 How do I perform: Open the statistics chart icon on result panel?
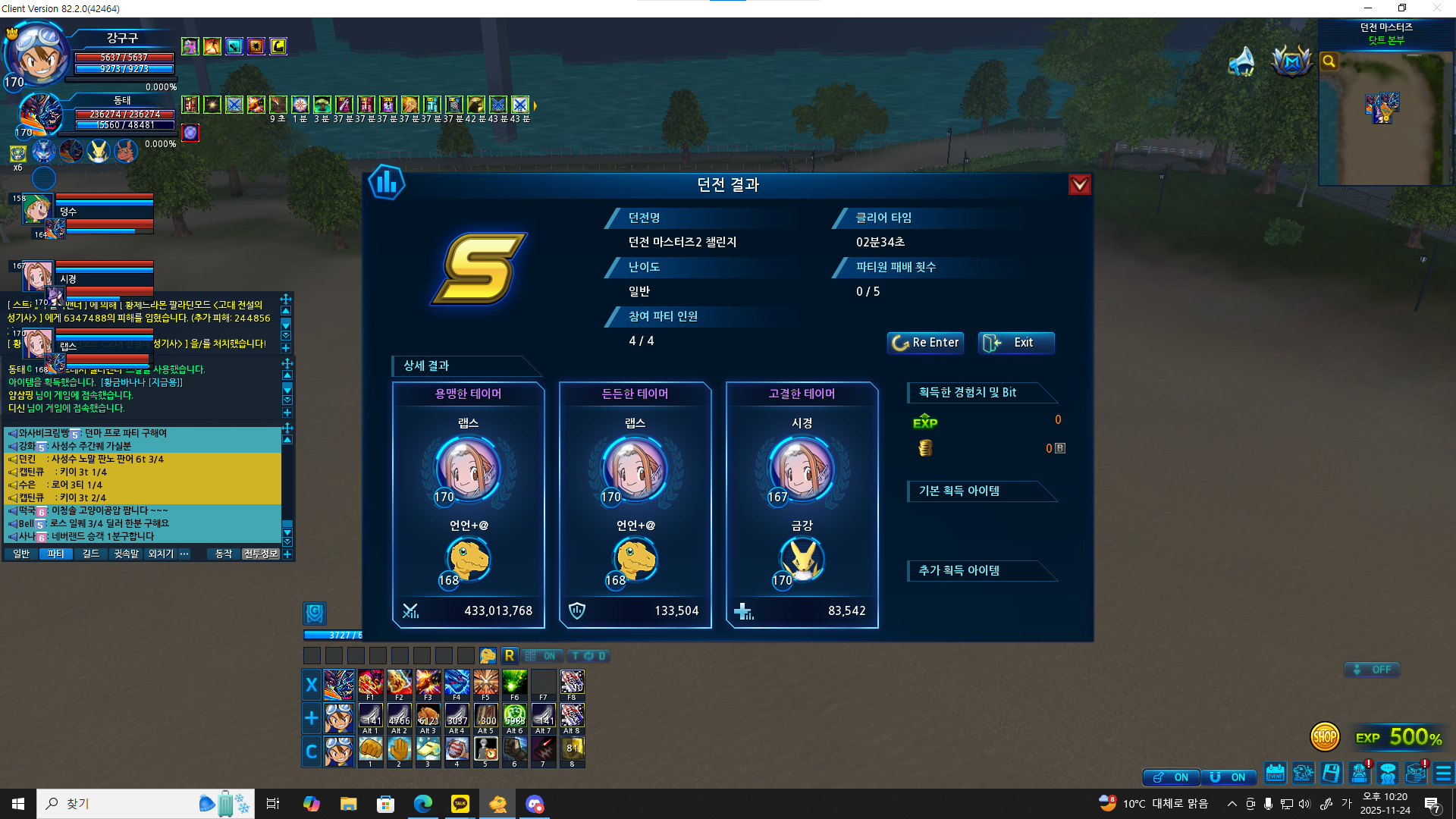[x=387, y=183]
